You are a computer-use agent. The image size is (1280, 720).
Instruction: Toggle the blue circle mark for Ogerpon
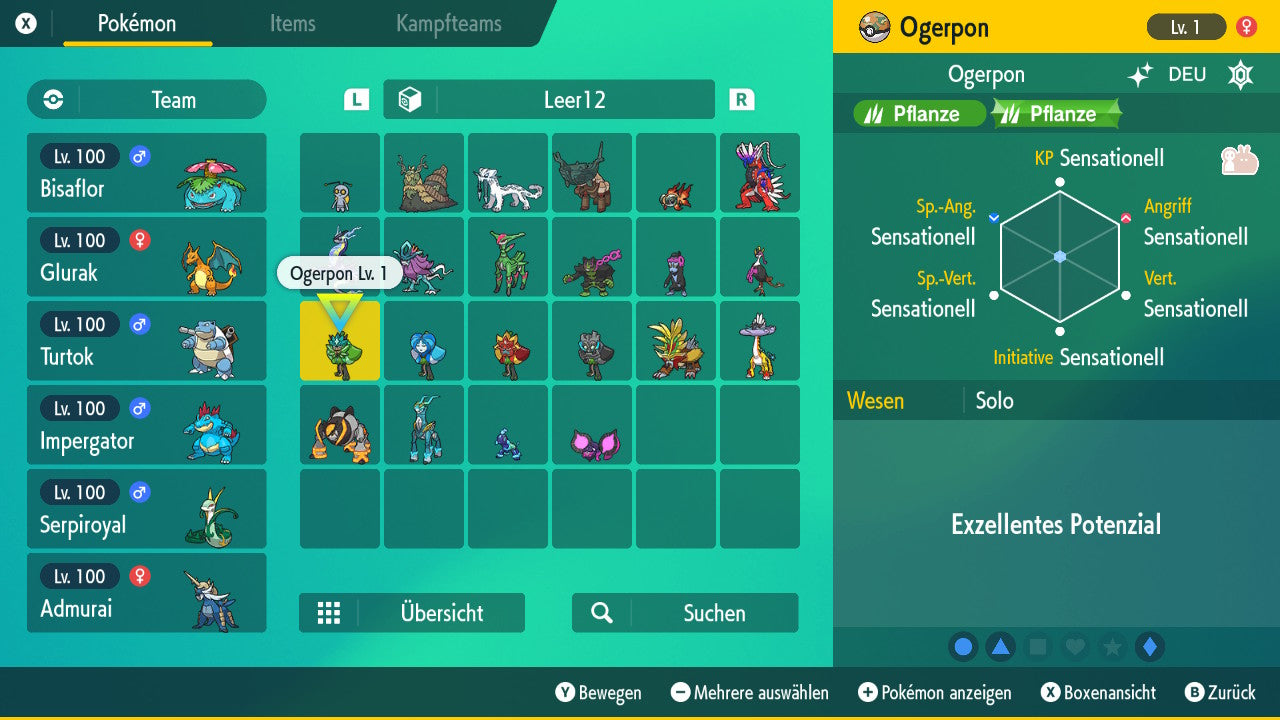(x=963, y=647)
